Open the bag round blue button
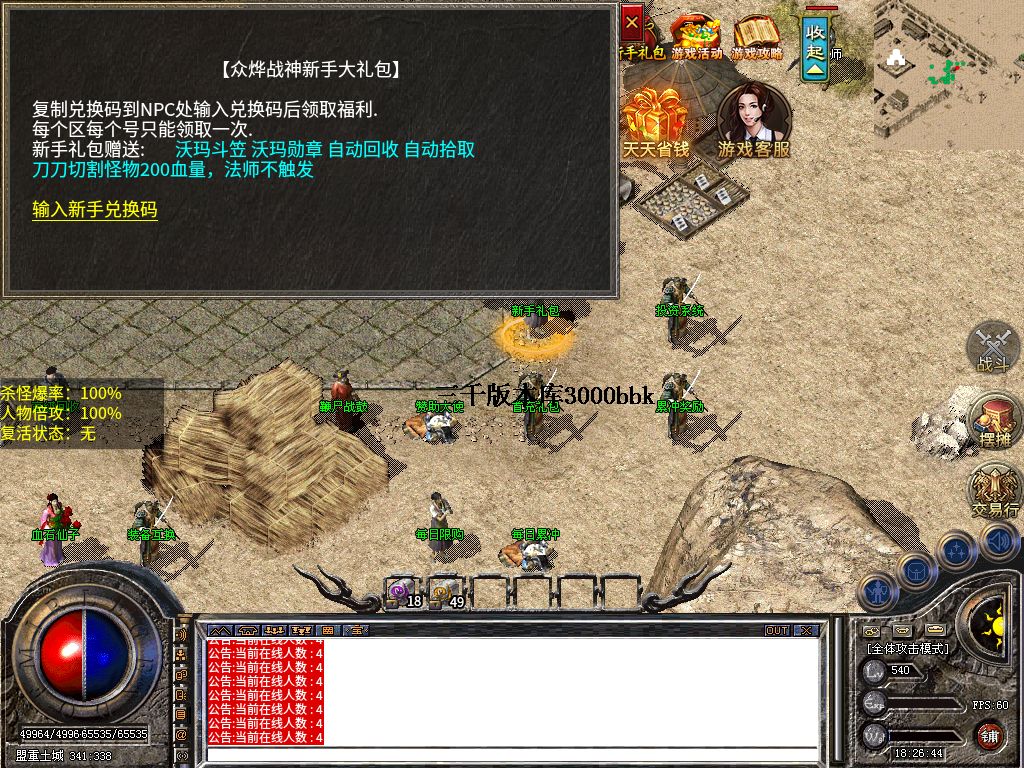1024x768 pixels. (917, 571)
